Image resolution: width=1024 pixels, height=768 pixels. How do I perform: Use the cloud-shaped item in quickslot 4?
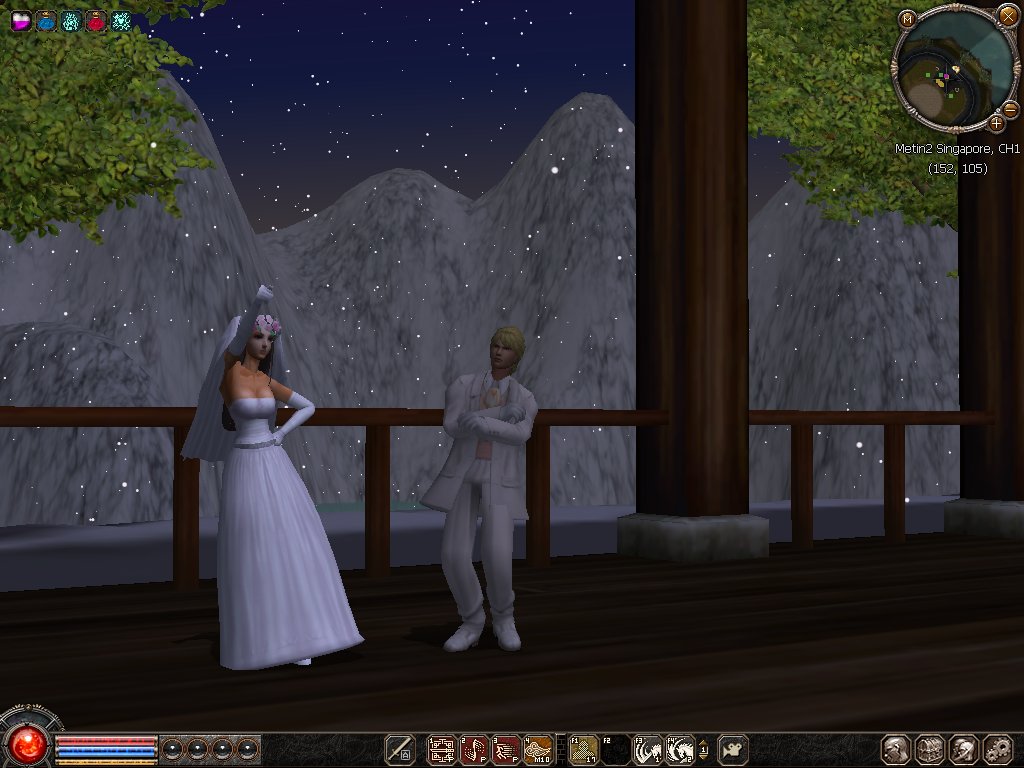click(538, 749)
